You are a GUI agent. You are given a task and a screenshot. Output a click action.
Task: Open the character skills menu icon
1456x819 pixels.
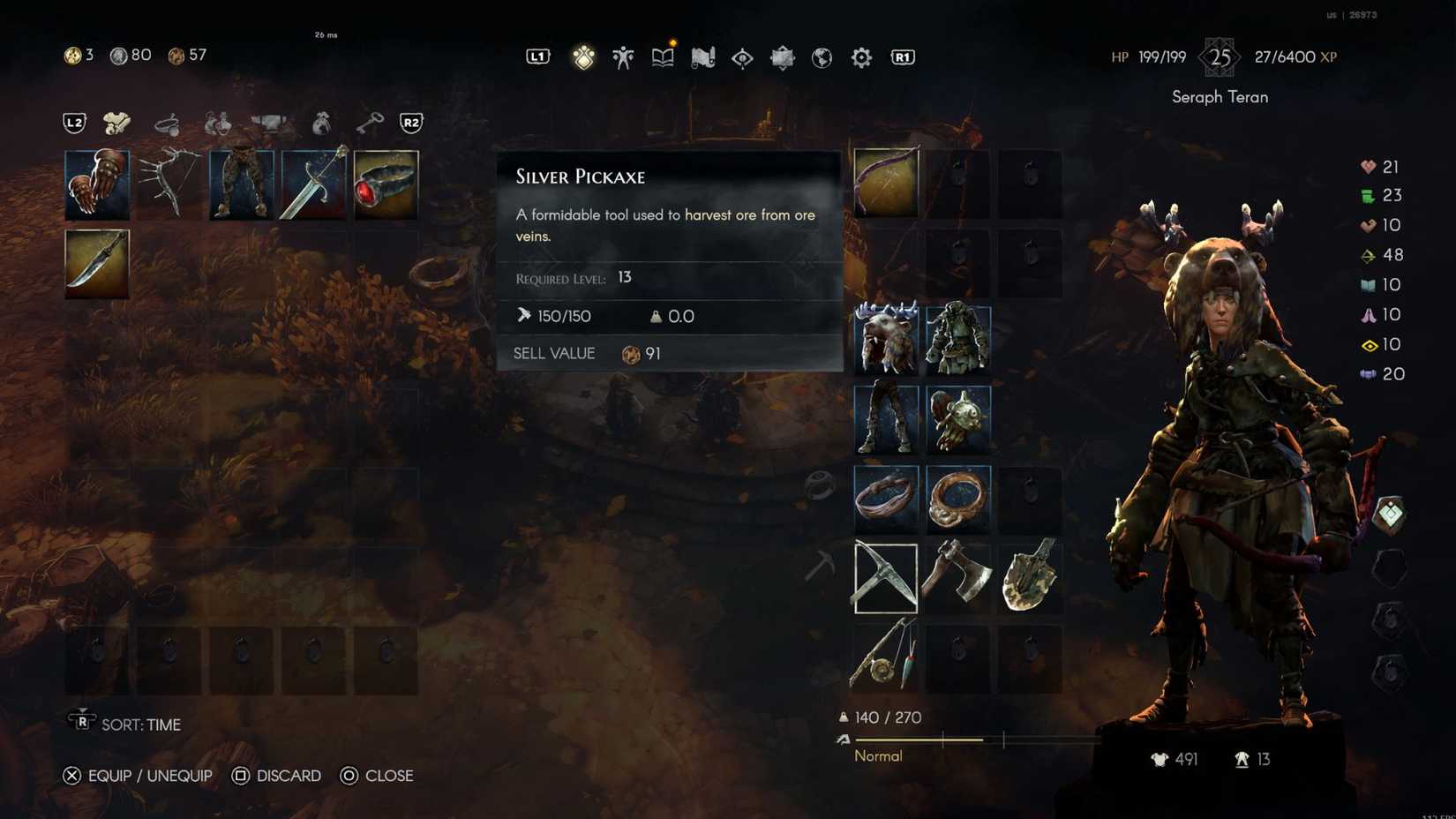coord(622,57)
